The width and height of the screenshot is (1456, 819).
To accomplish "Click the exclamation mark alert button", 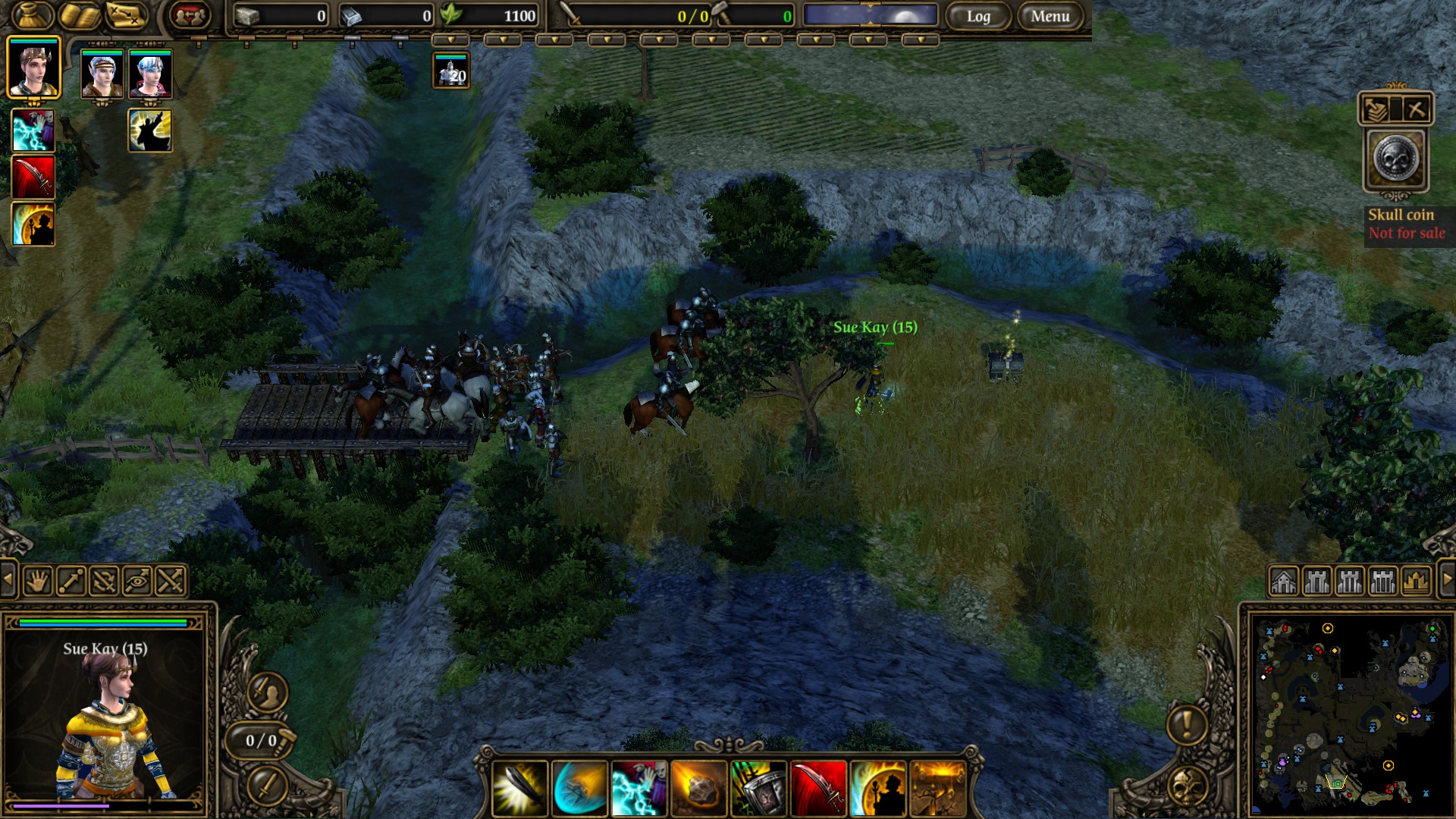I will [x=1187, y=724].
